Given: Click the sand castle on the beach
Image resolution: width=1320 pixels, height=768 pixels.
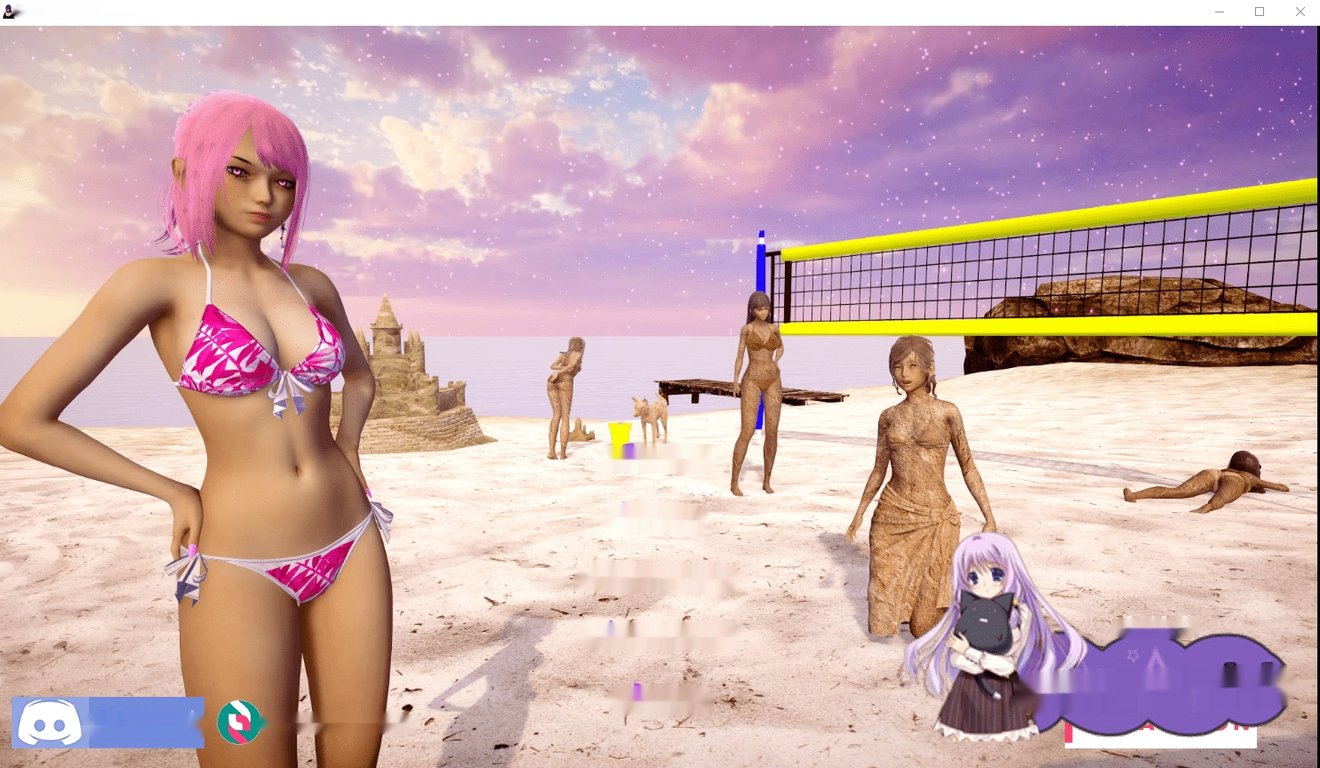Looking at the screenshot, I should (x=410, y=380).
